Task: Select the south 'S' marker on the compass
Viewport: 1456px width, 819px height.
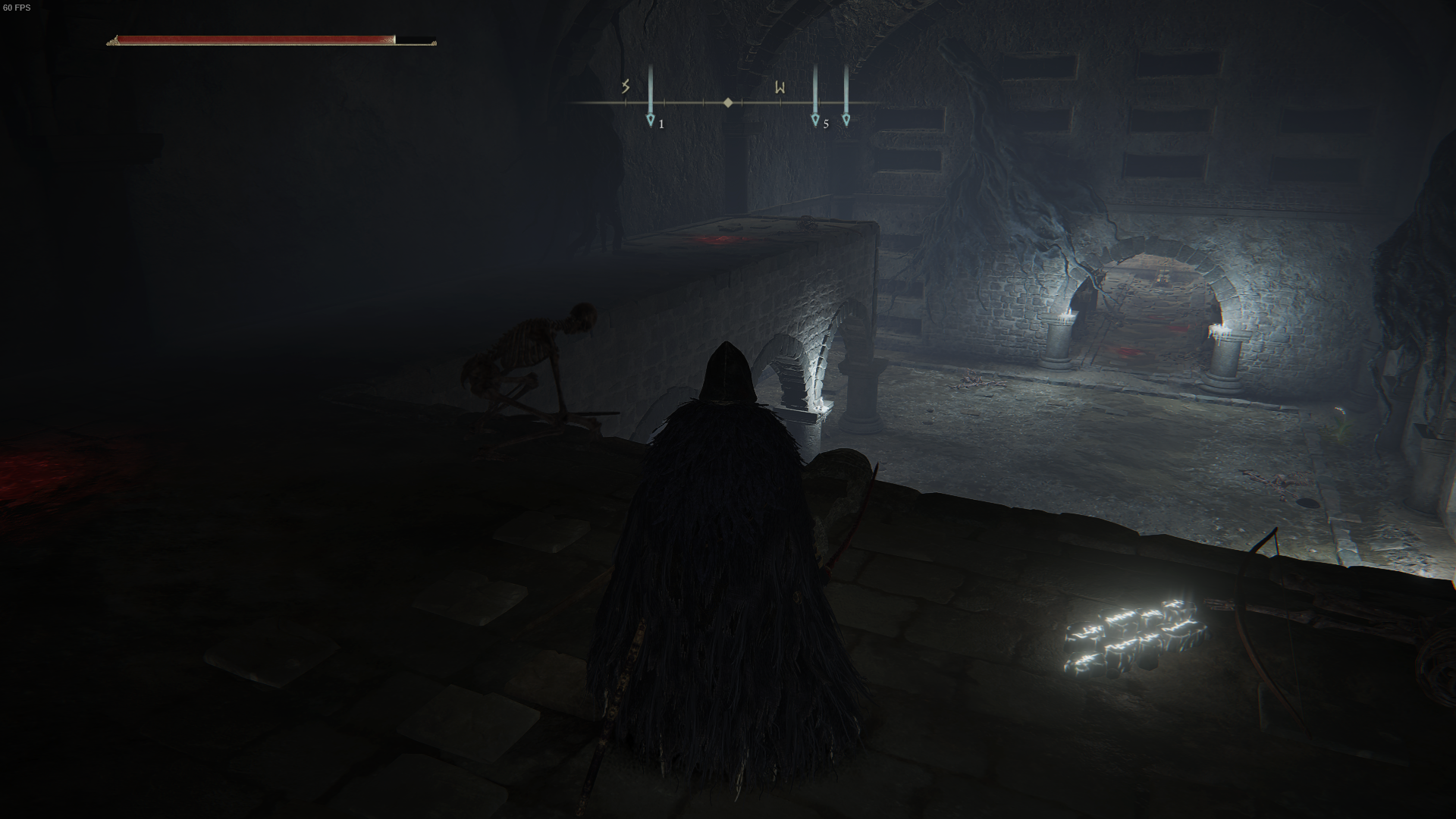Action: click(623, 86)
